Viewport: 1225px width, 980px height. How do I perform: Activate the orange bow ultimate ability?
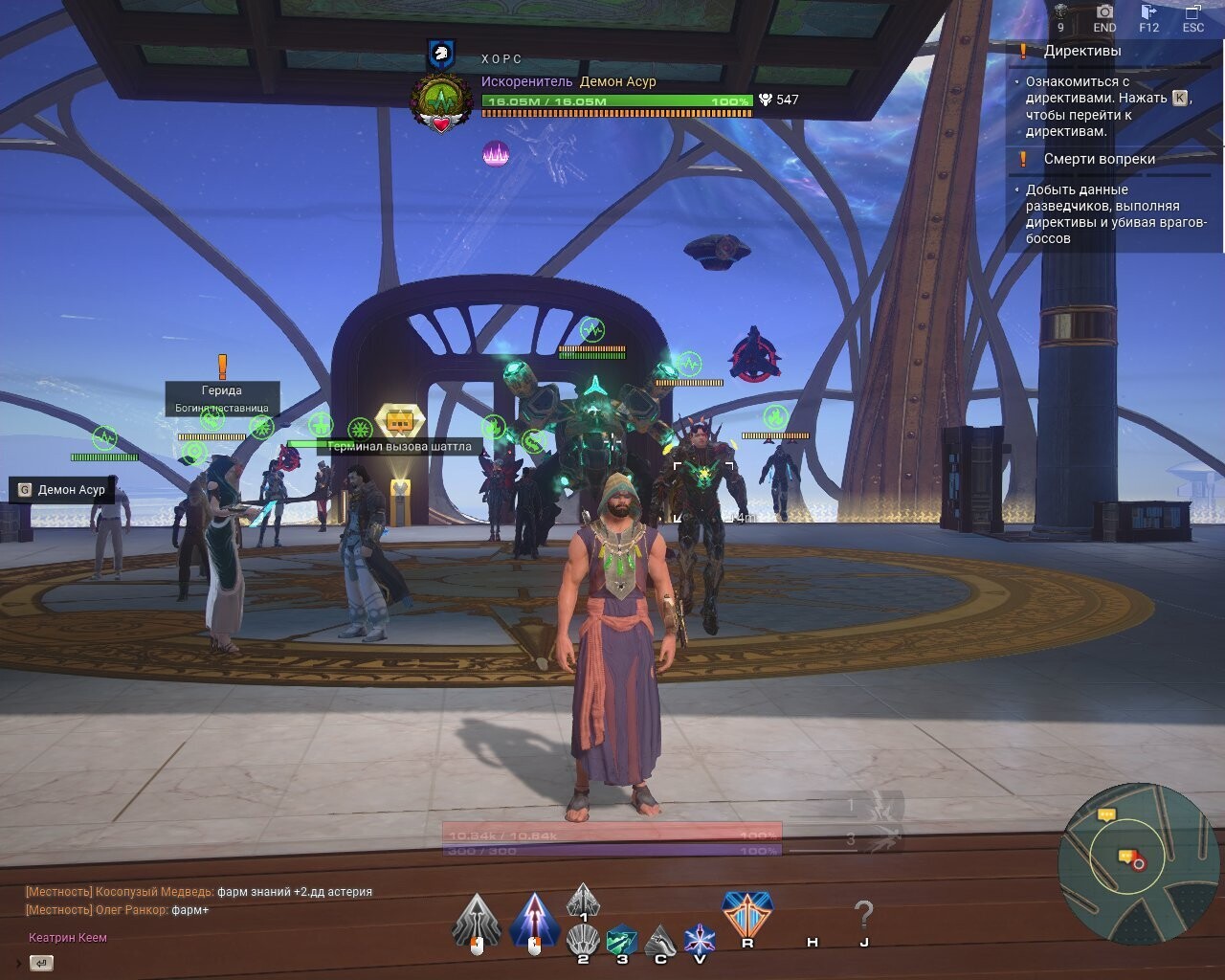coord(747,914)
